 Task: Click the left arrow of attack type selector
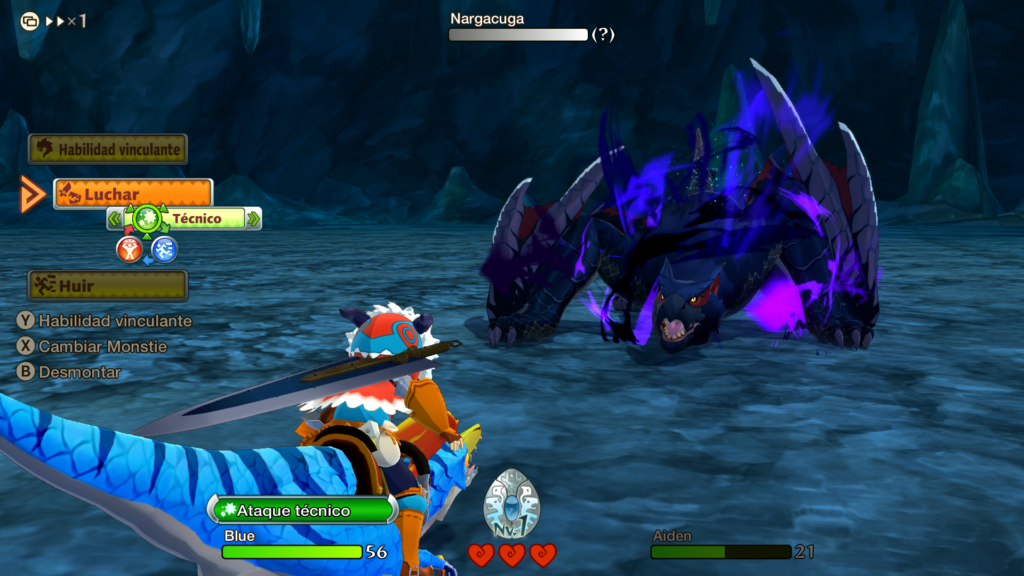click(x=115, y=218)
